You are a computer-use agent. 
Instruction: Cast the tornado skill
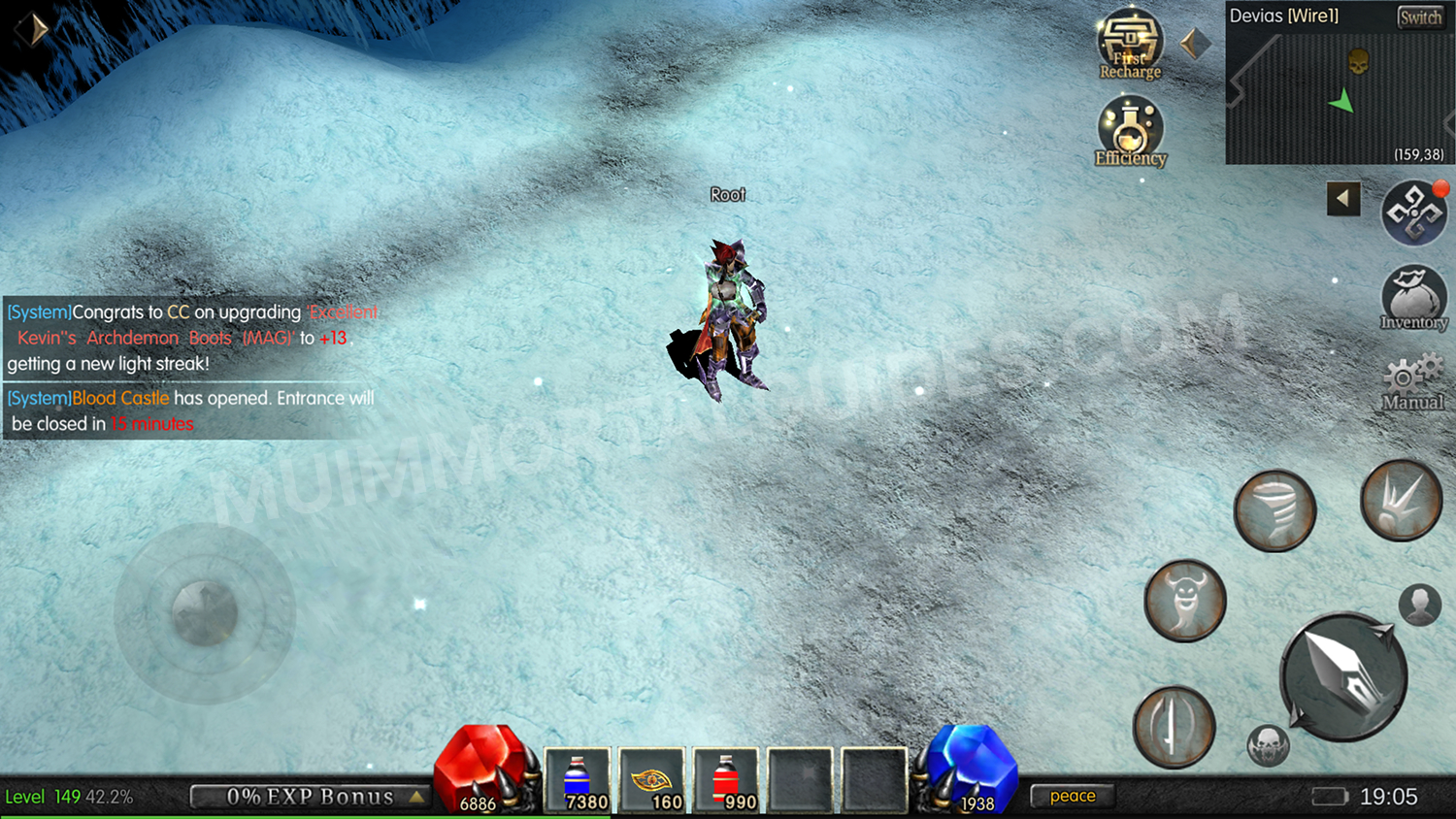[x=1274, y=509]
